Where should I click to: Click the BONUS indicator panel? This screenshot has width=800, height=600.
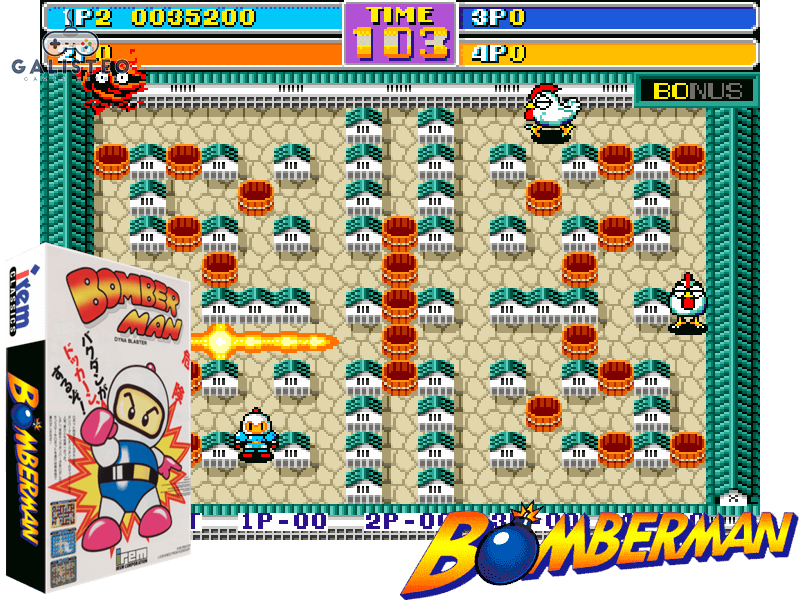[x=696, y=91]
